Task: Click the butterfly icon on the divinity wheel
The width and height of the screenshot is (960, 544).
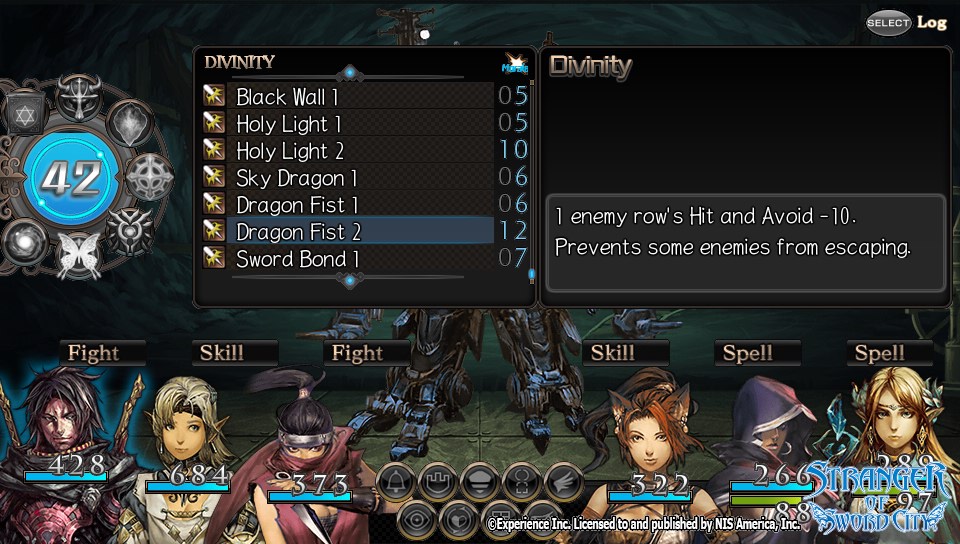Action: [x=77, y=254]
